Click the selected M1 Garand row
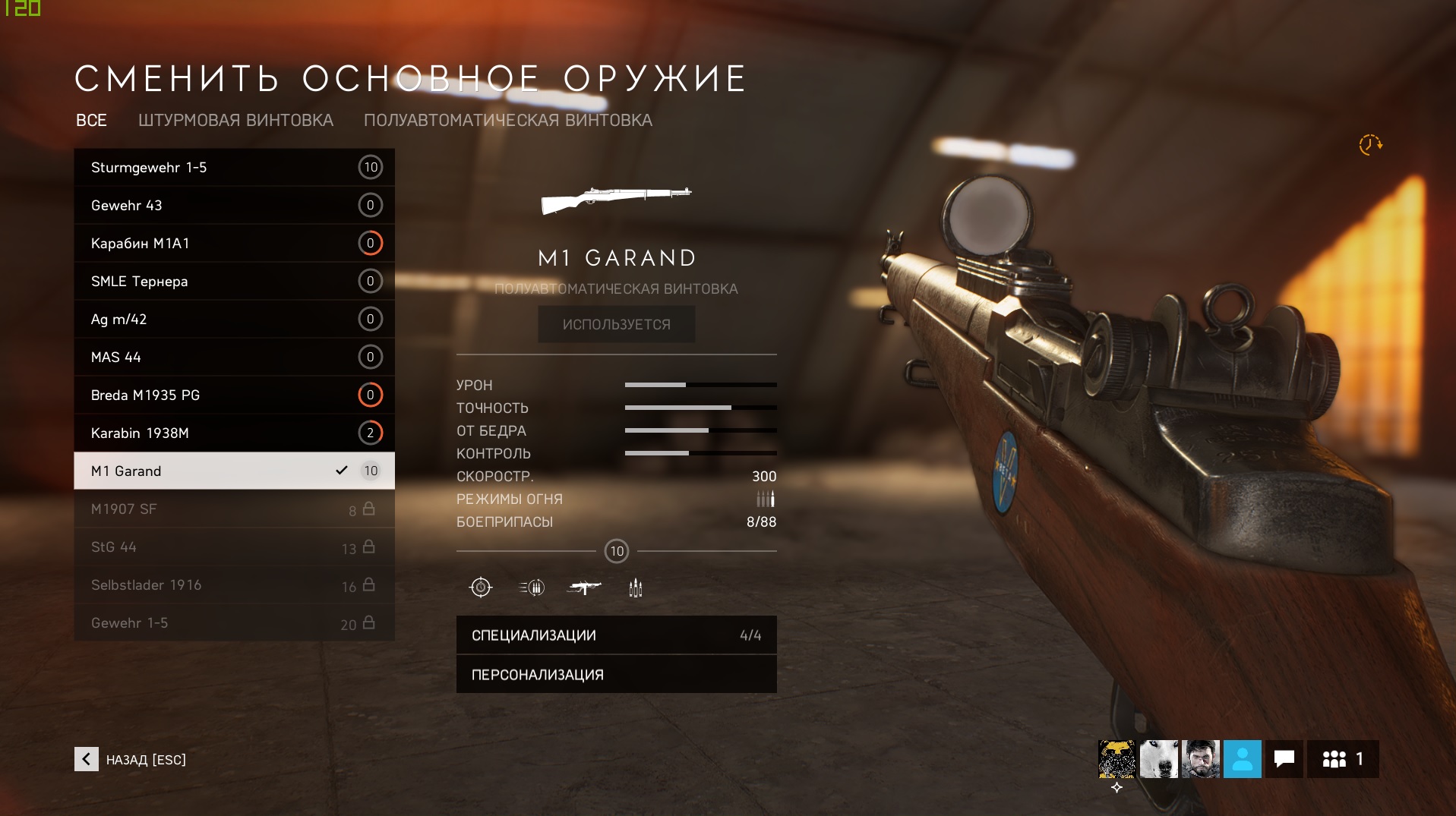Screen dimensions: 1456x816 (x=234, y=471)
